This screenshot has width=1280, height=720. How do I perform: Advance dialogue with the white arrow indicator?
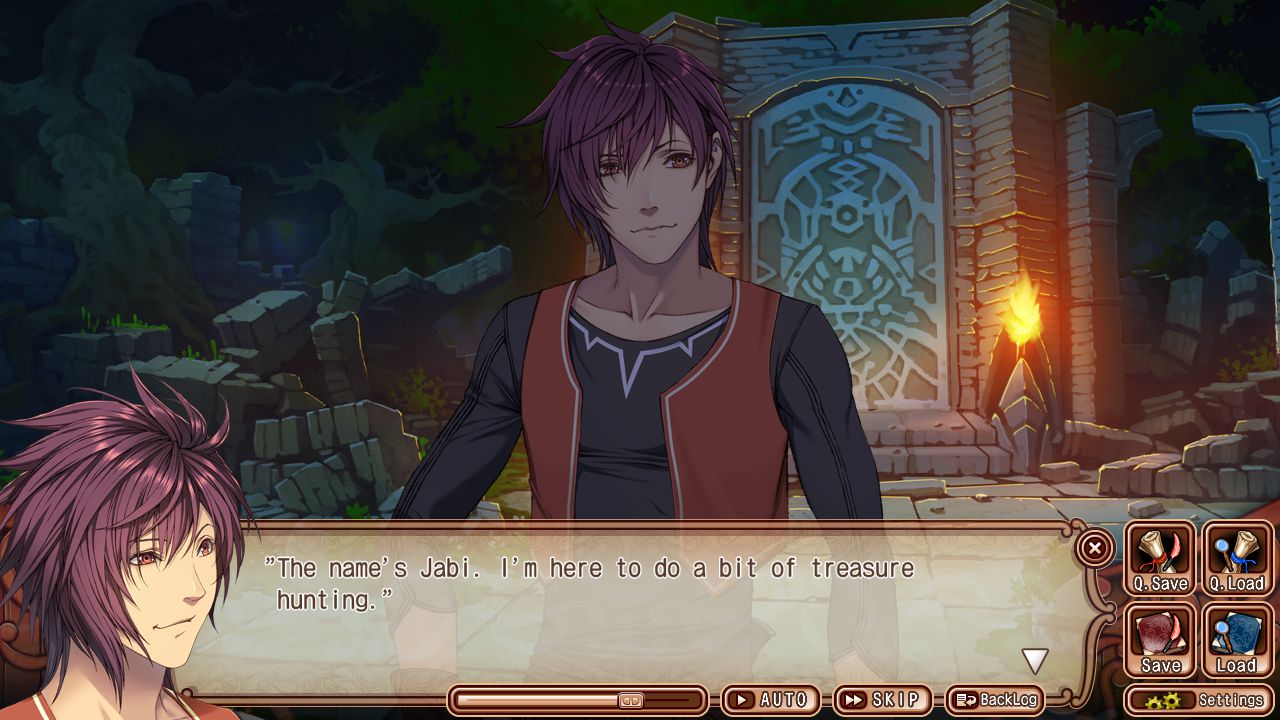tap(1034, 660)
